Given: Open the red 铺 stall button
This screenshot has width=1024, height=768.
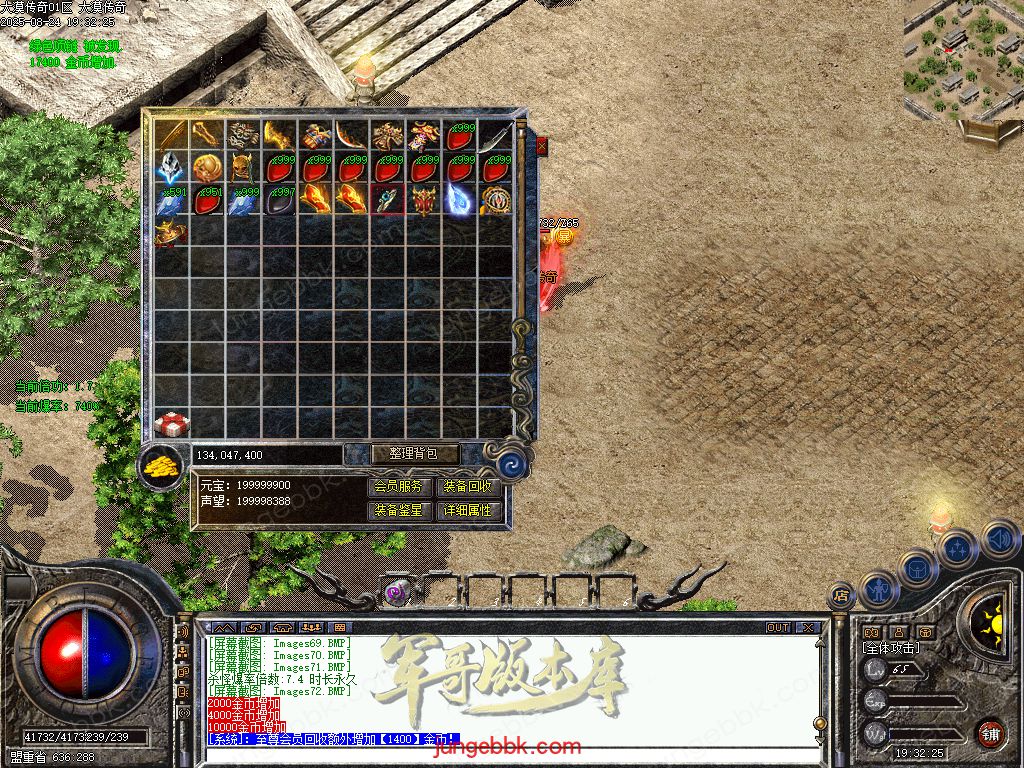Looking at the screenshot, I should 990,733.
